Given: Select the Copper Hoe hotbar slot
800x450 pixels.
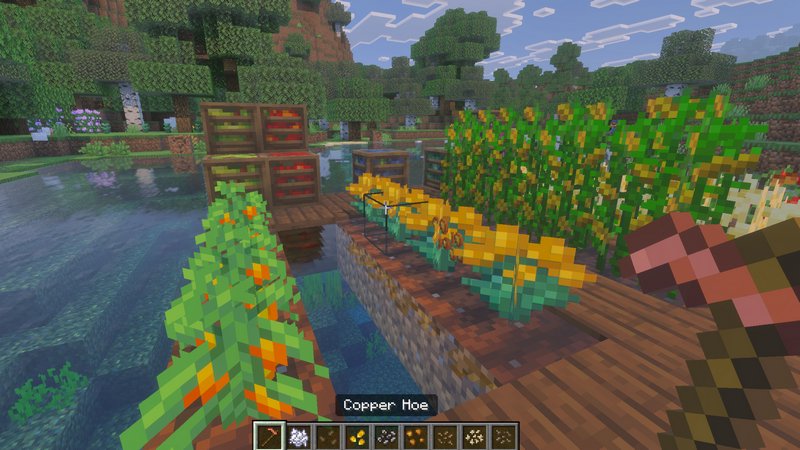Looking at the screenshot, I should tap(268, 435).
